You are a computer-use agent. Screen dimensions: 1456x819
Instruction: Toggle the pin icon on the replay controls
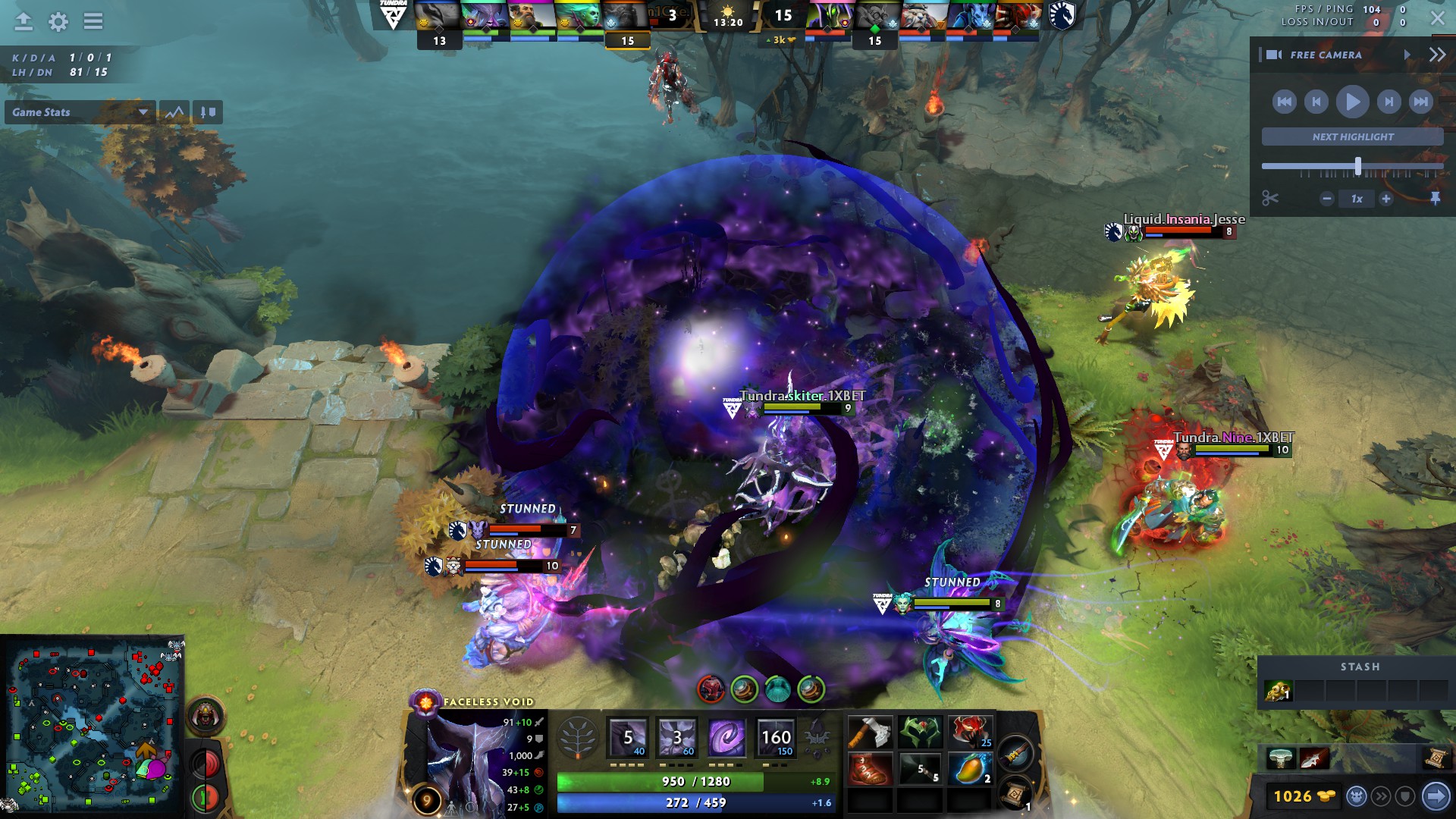pos(1436,198)
